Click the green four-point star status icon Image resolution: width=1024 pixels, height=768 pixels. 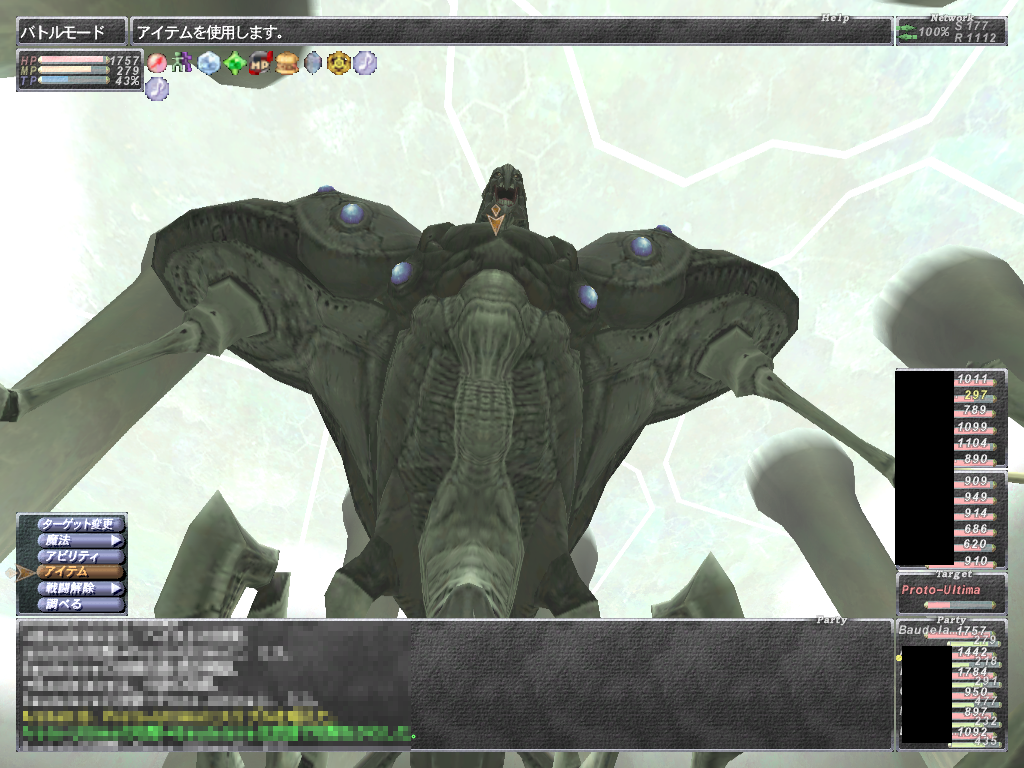coord(234,63)
